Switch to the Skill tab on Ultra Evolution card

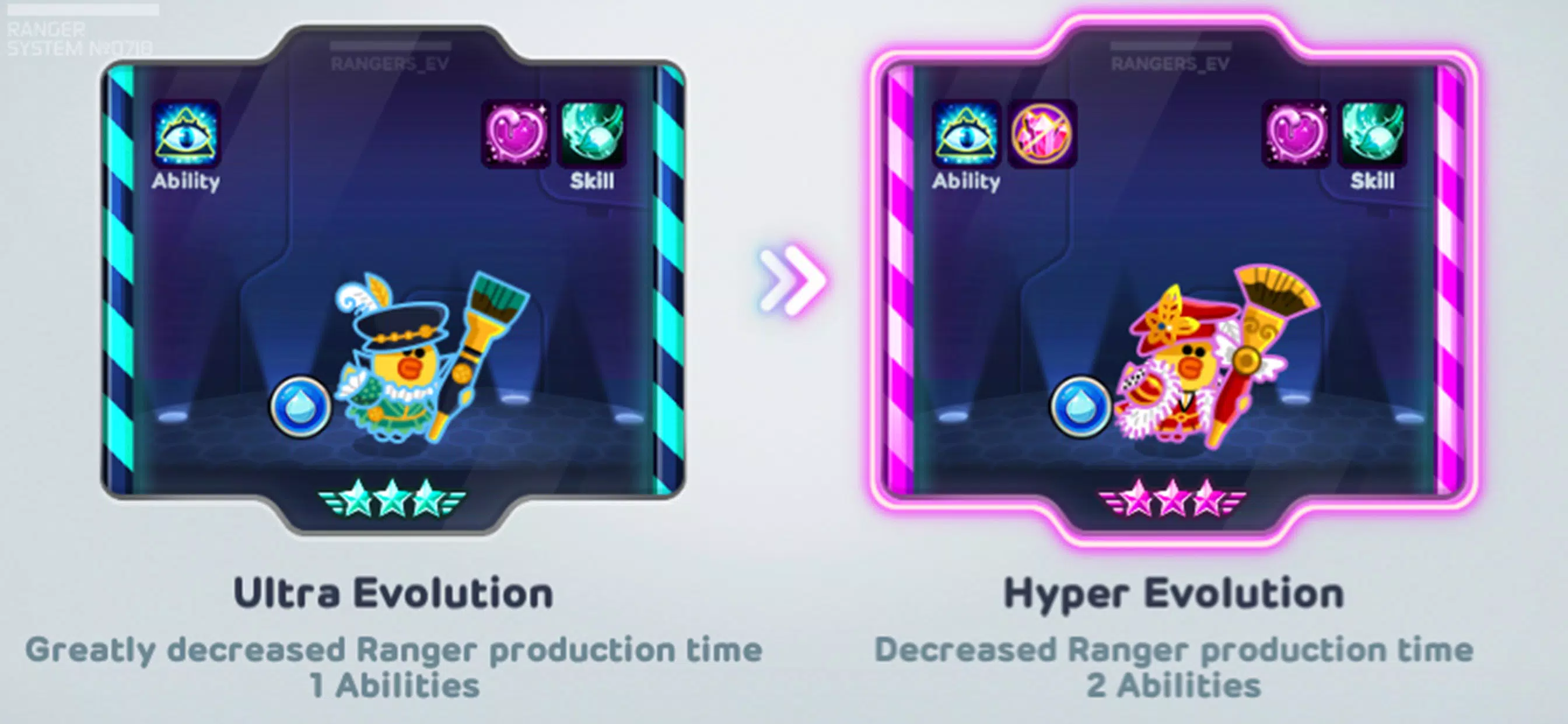coord(593,181)
